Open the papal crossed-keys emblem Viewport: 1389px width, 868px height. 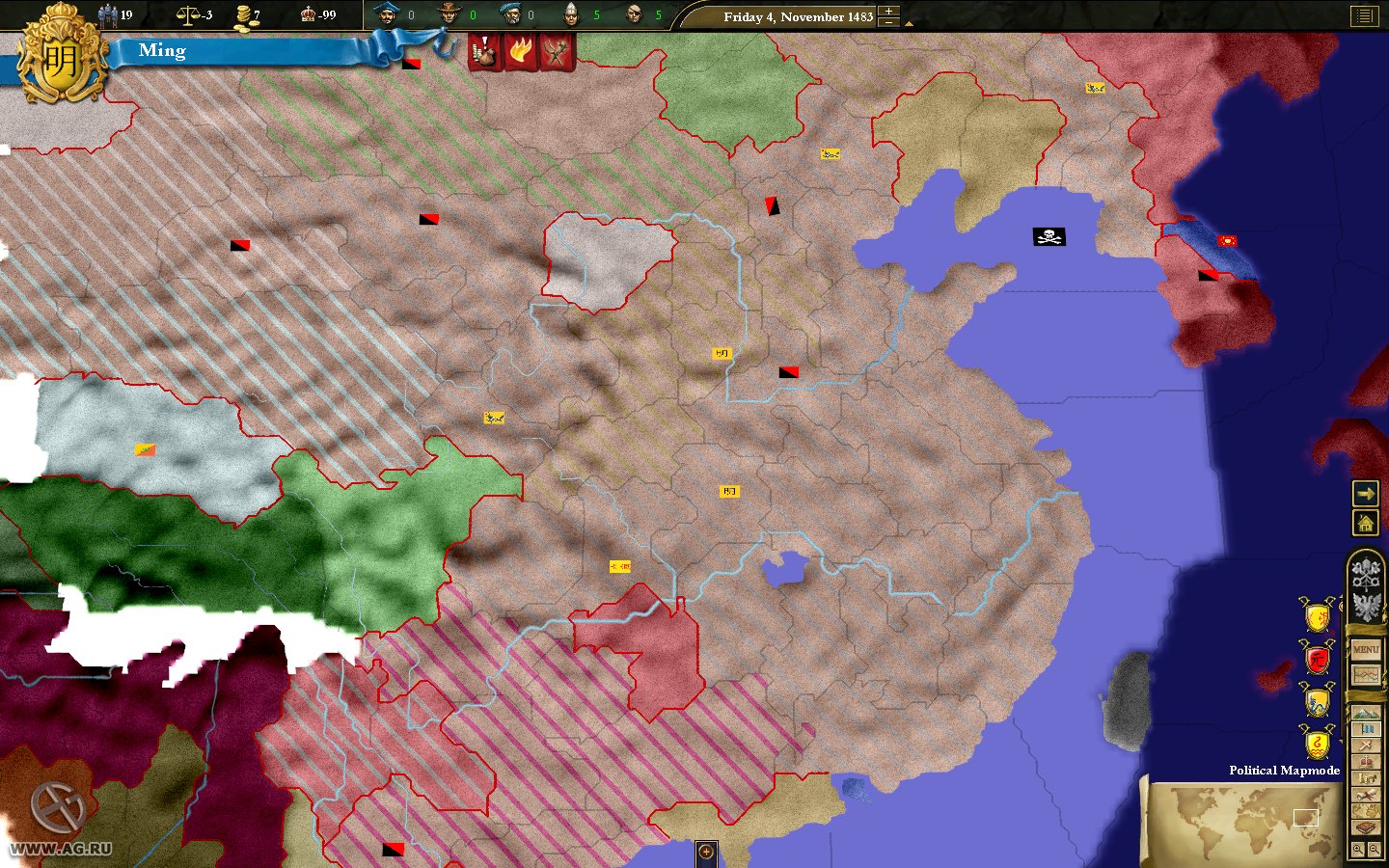1364,576
